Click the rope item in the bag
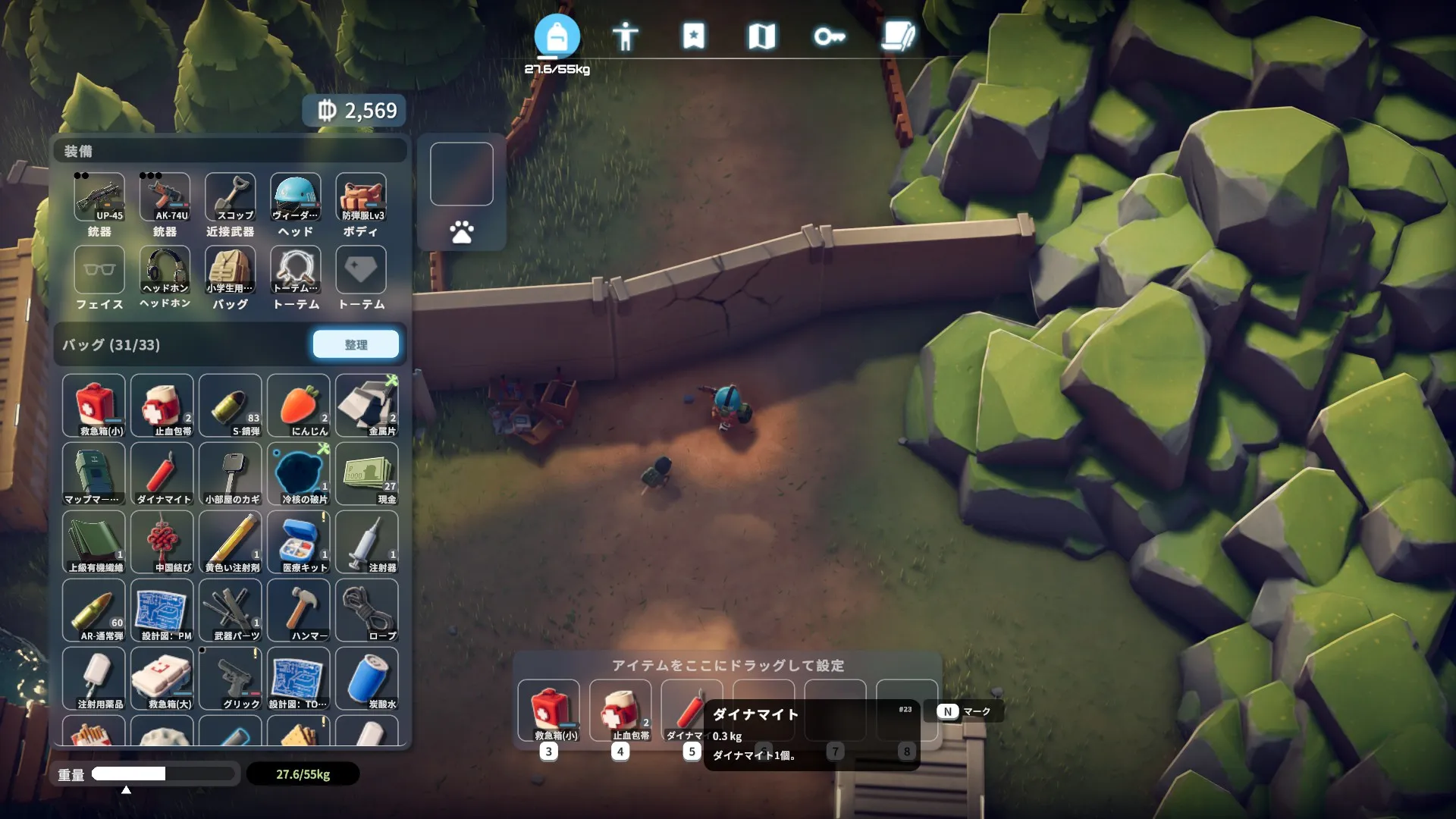 [x=367, y=610]
